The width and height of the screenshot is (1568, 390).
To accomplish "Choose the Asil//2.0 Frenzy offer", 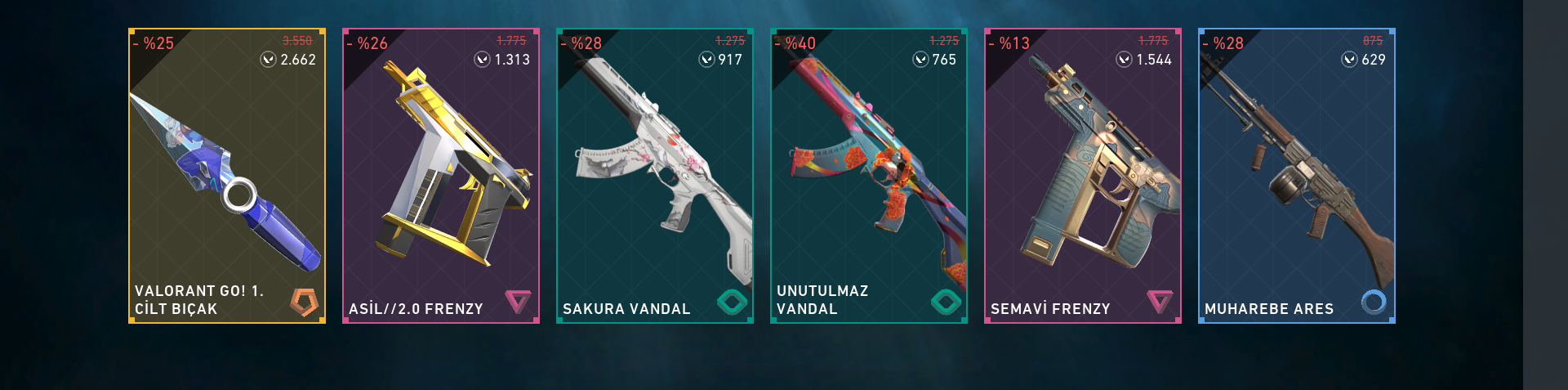I will [441, 176].
